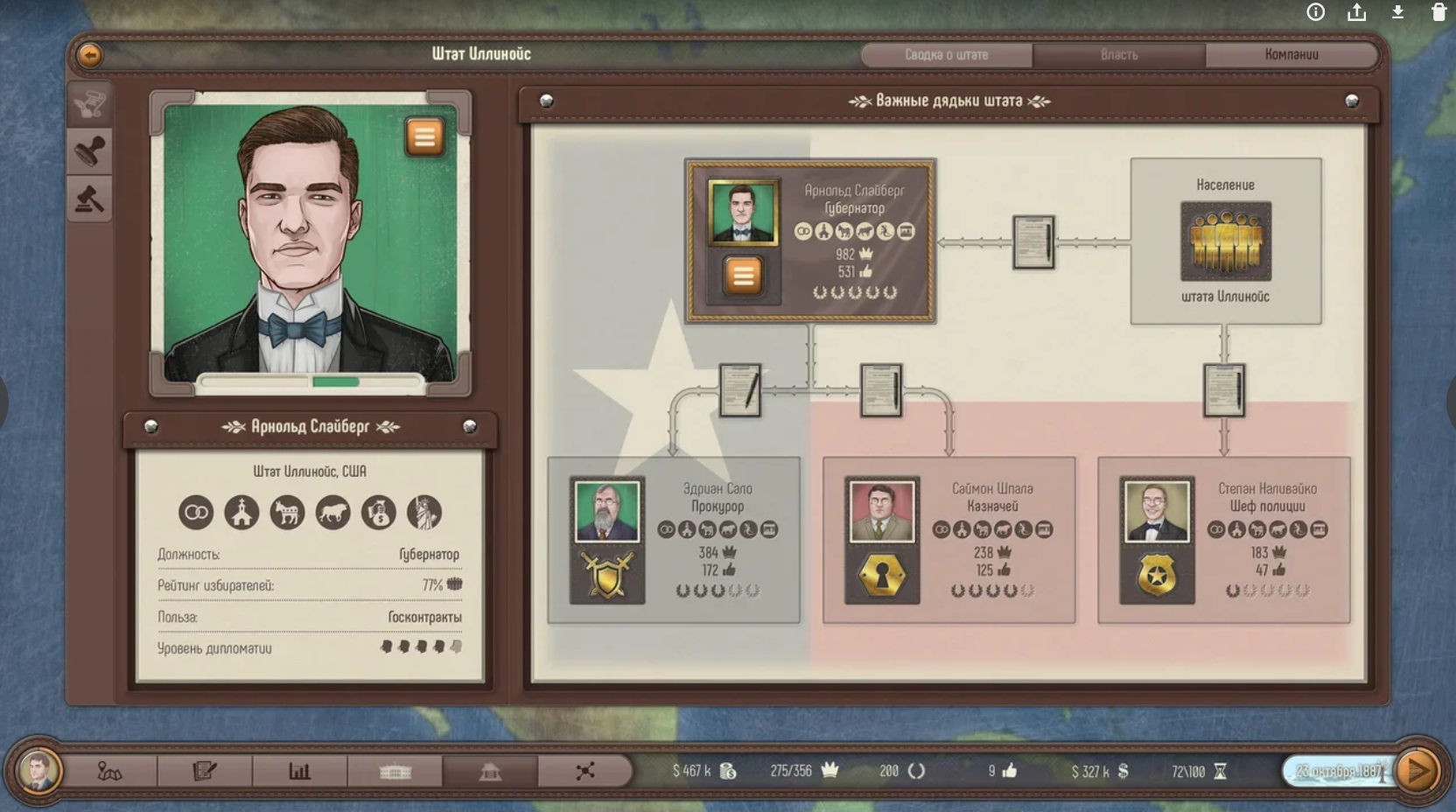Select the White House government icon
The width and height of the screenshot is (1456, 812).
395,773
